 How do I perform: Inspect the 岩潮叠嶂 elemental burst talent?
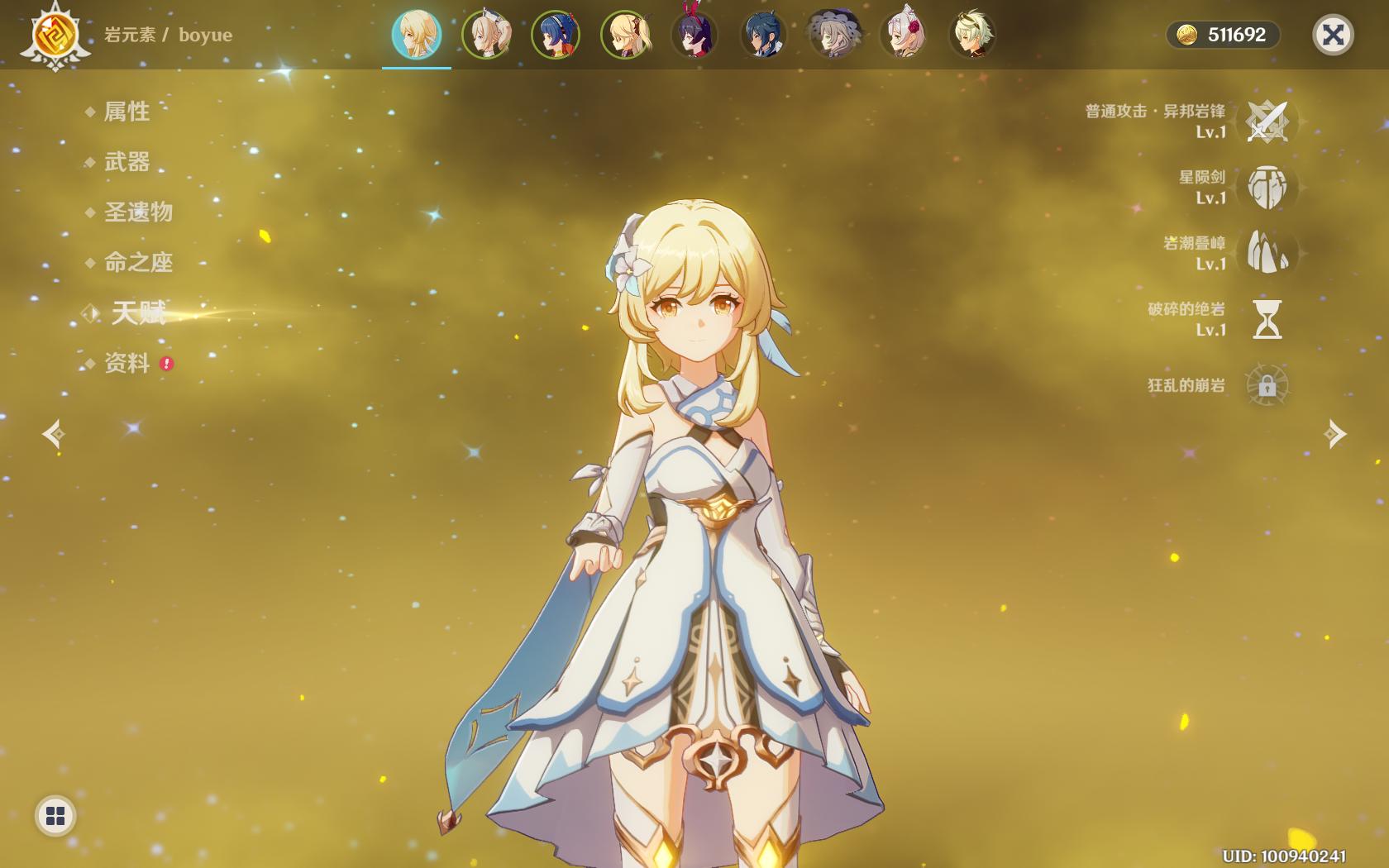coord(1267,253)
